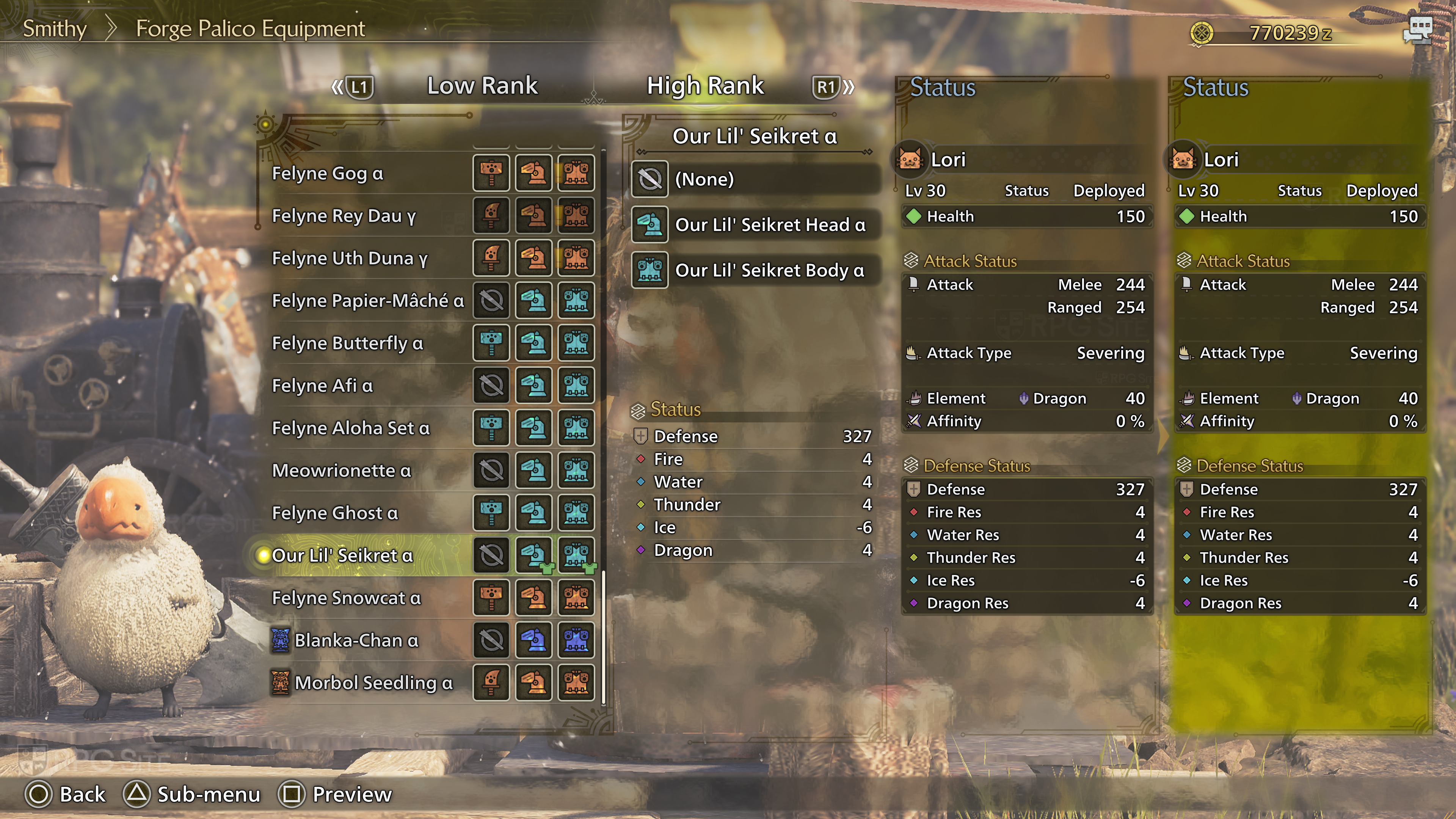Select Felyne Ghost α set
1456x819 pixels.
(335, 513)
